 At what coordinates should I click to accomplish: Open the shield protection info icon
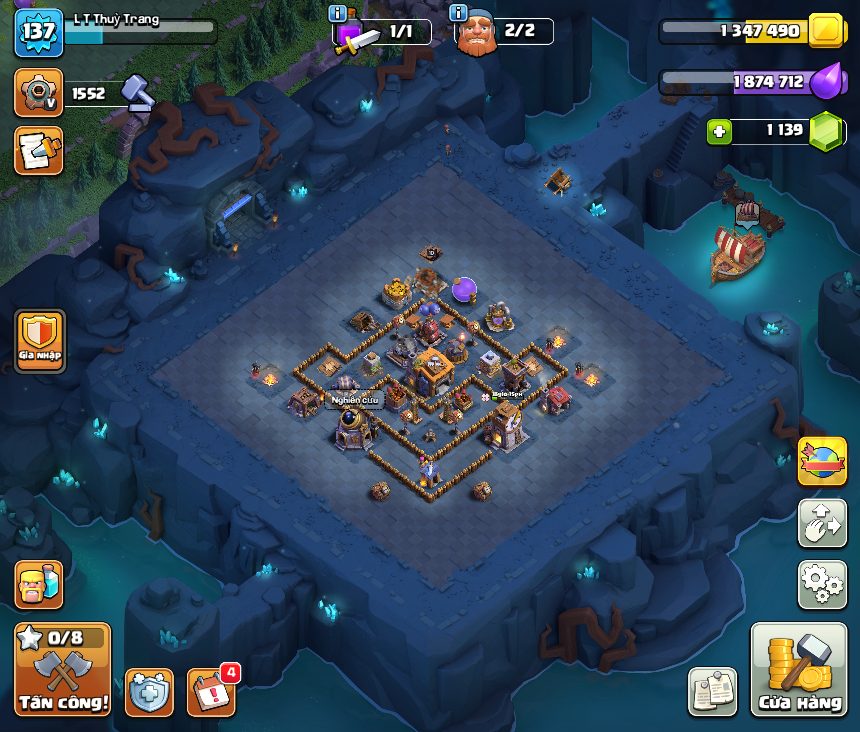pos(149,692)
